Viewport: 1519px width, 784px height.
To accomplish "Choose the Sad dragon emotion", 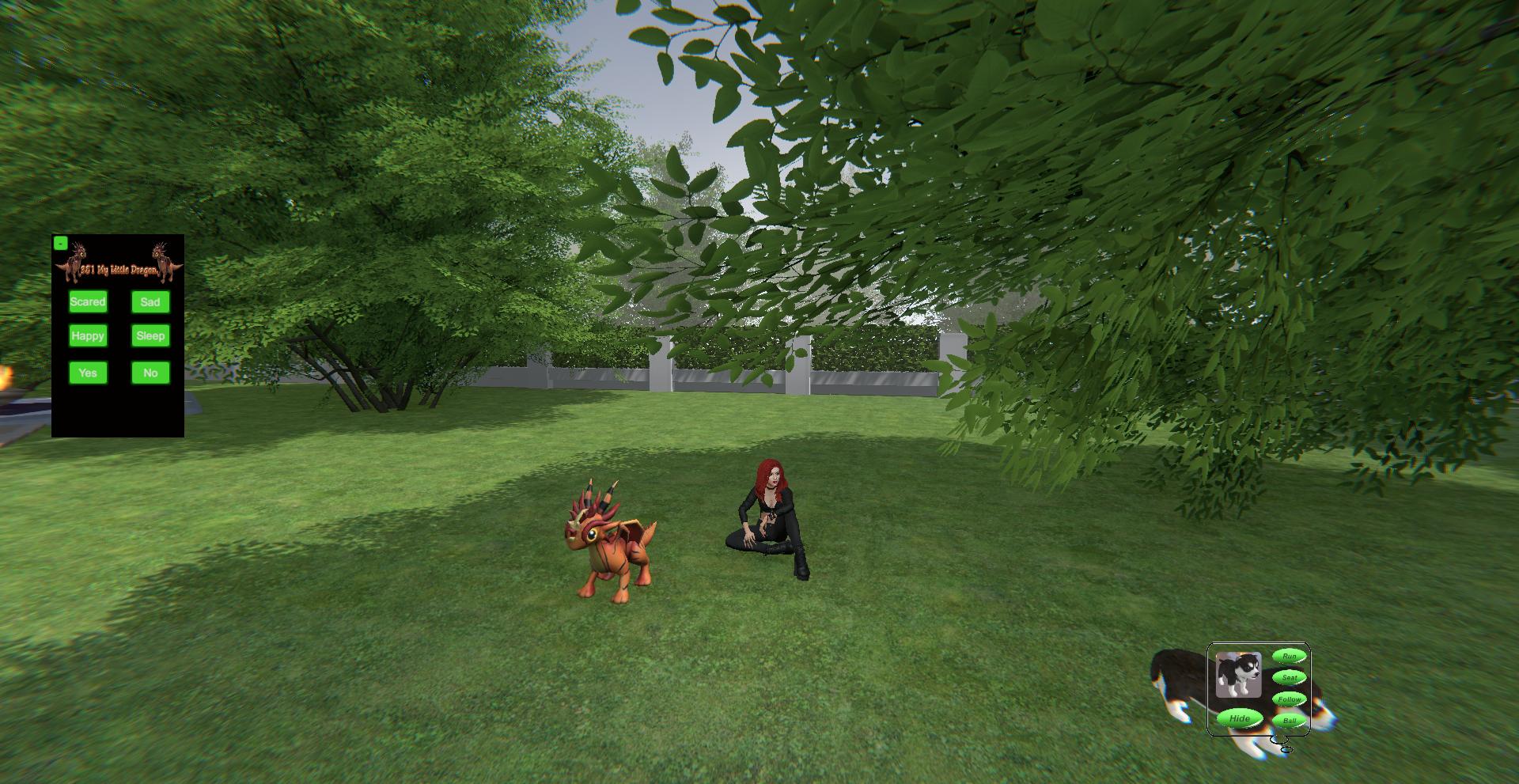I will pyautogui.click(x=150, y=301).
